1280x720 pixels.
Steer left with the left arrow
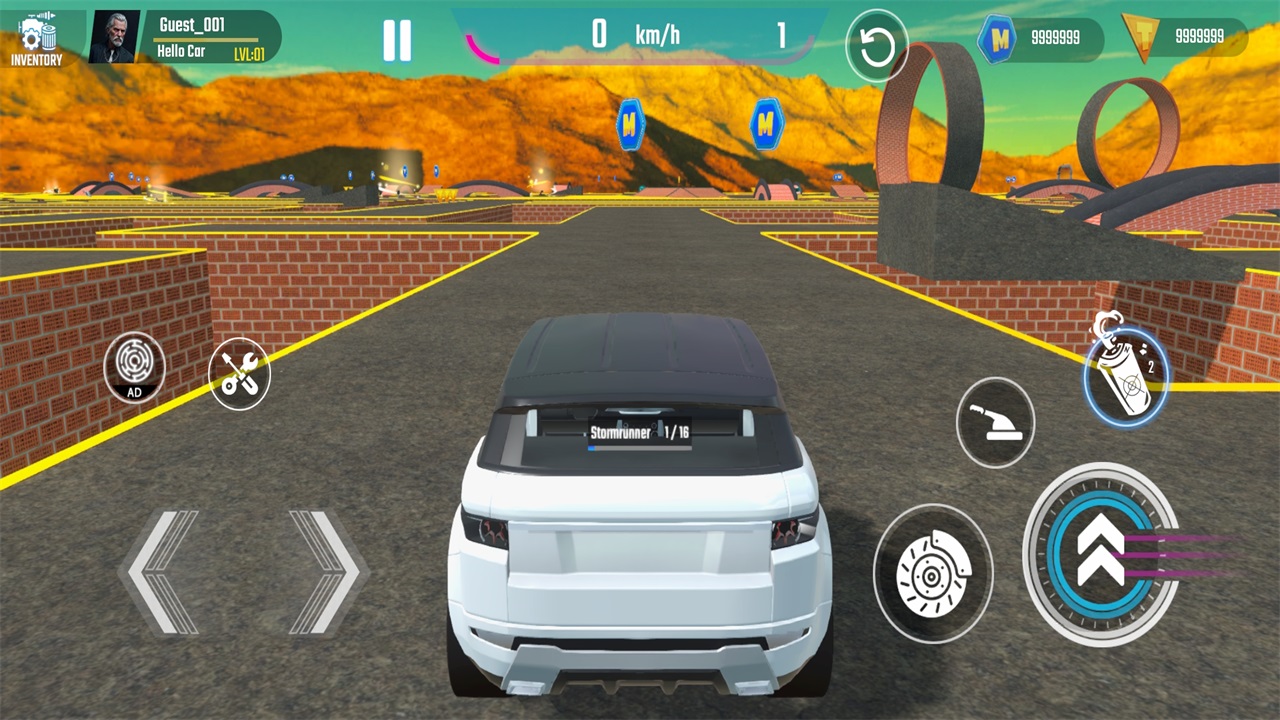tap(162, 572)
